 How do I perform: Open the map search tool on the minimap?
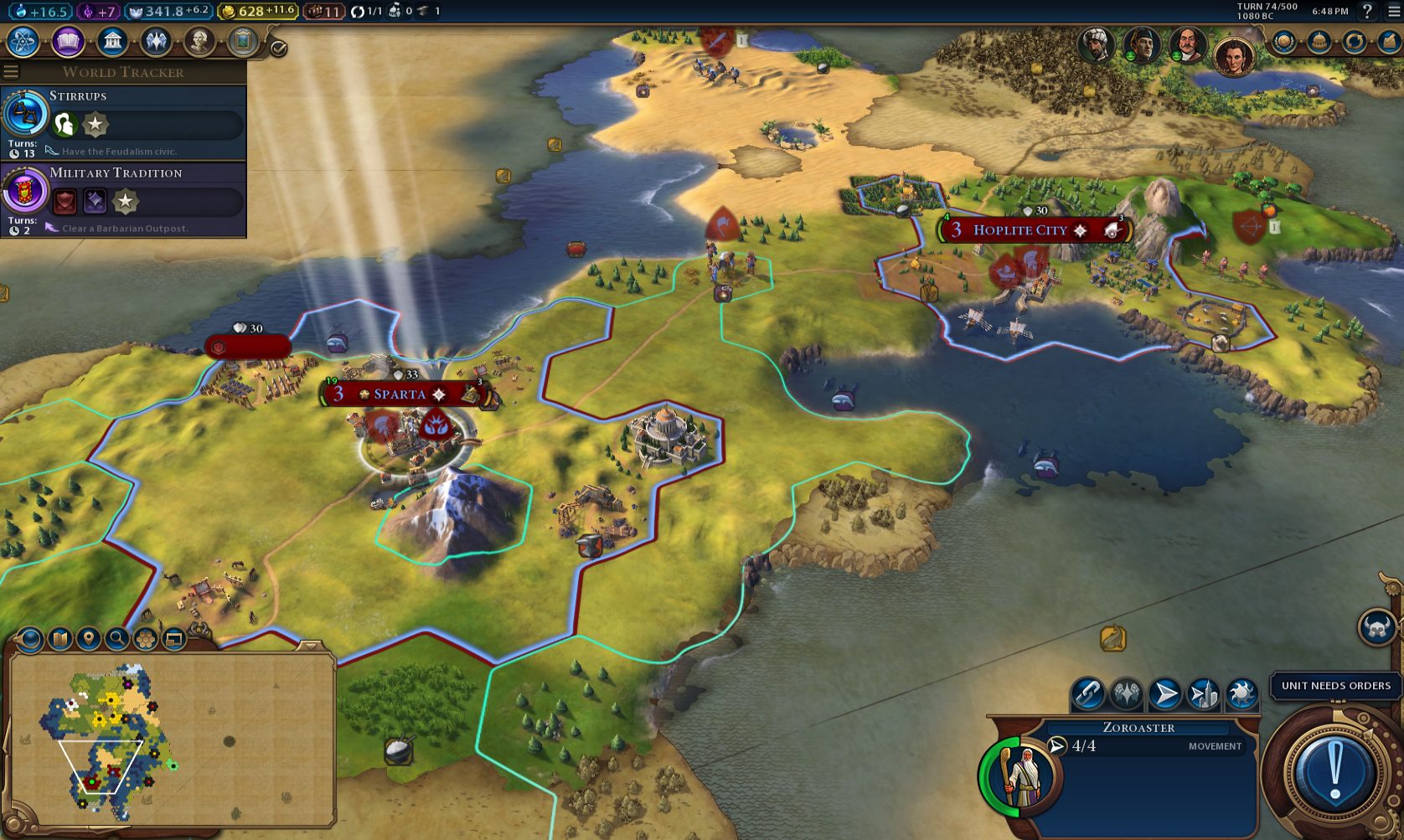pyautogui.click(x=118, y=641)
